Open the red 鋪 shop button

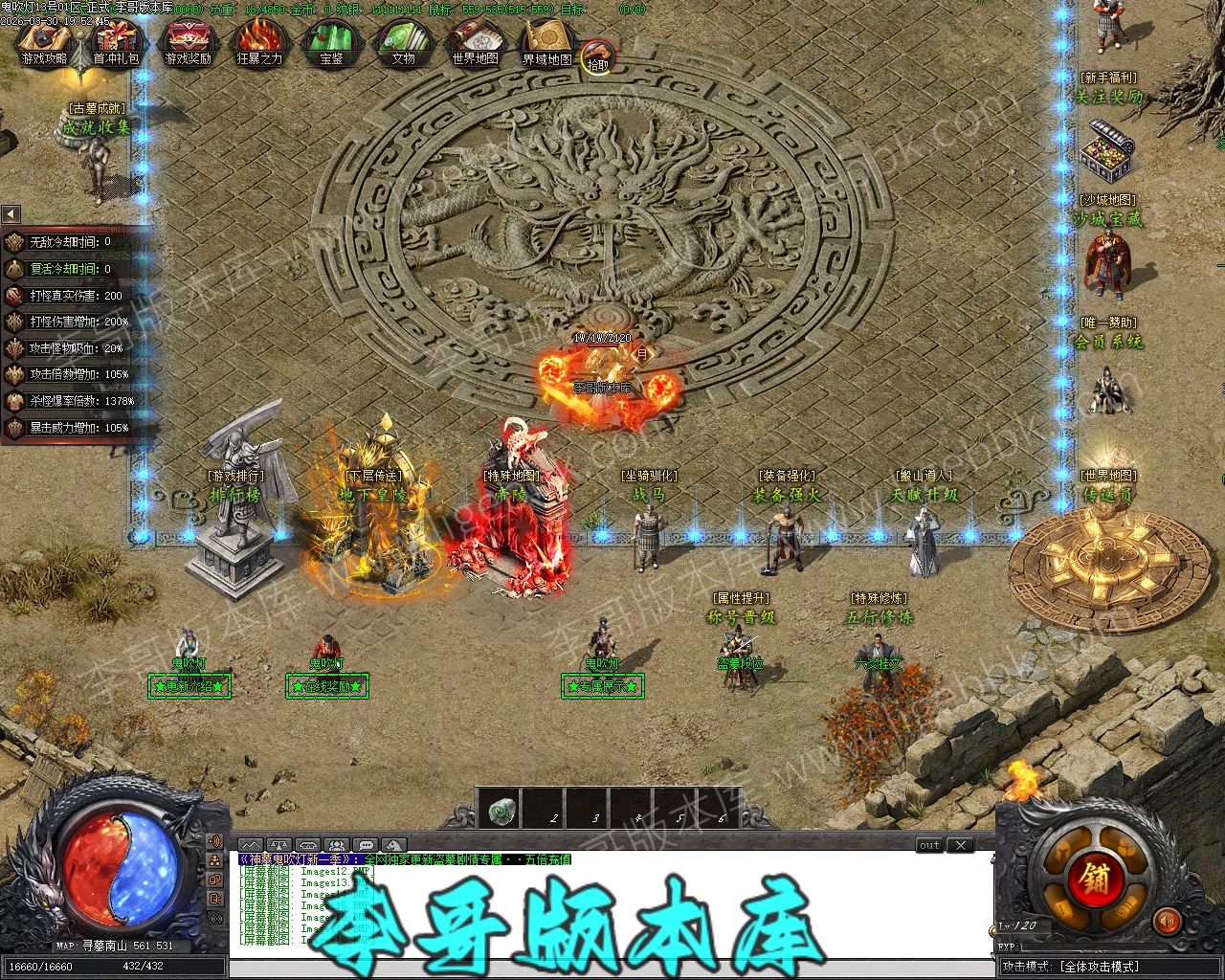(x=1088, y=878)
